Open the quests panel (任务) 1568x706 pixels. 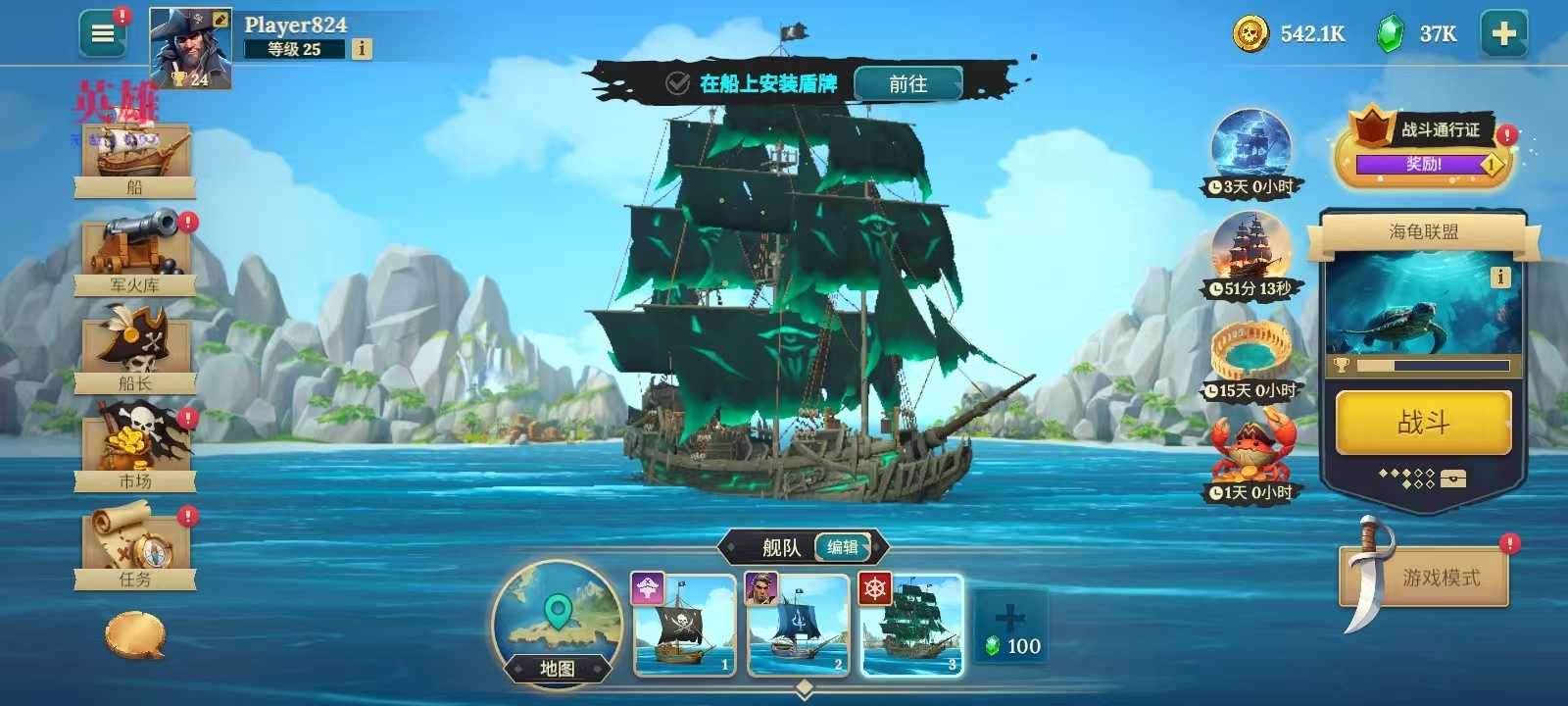tap(135, 544)
